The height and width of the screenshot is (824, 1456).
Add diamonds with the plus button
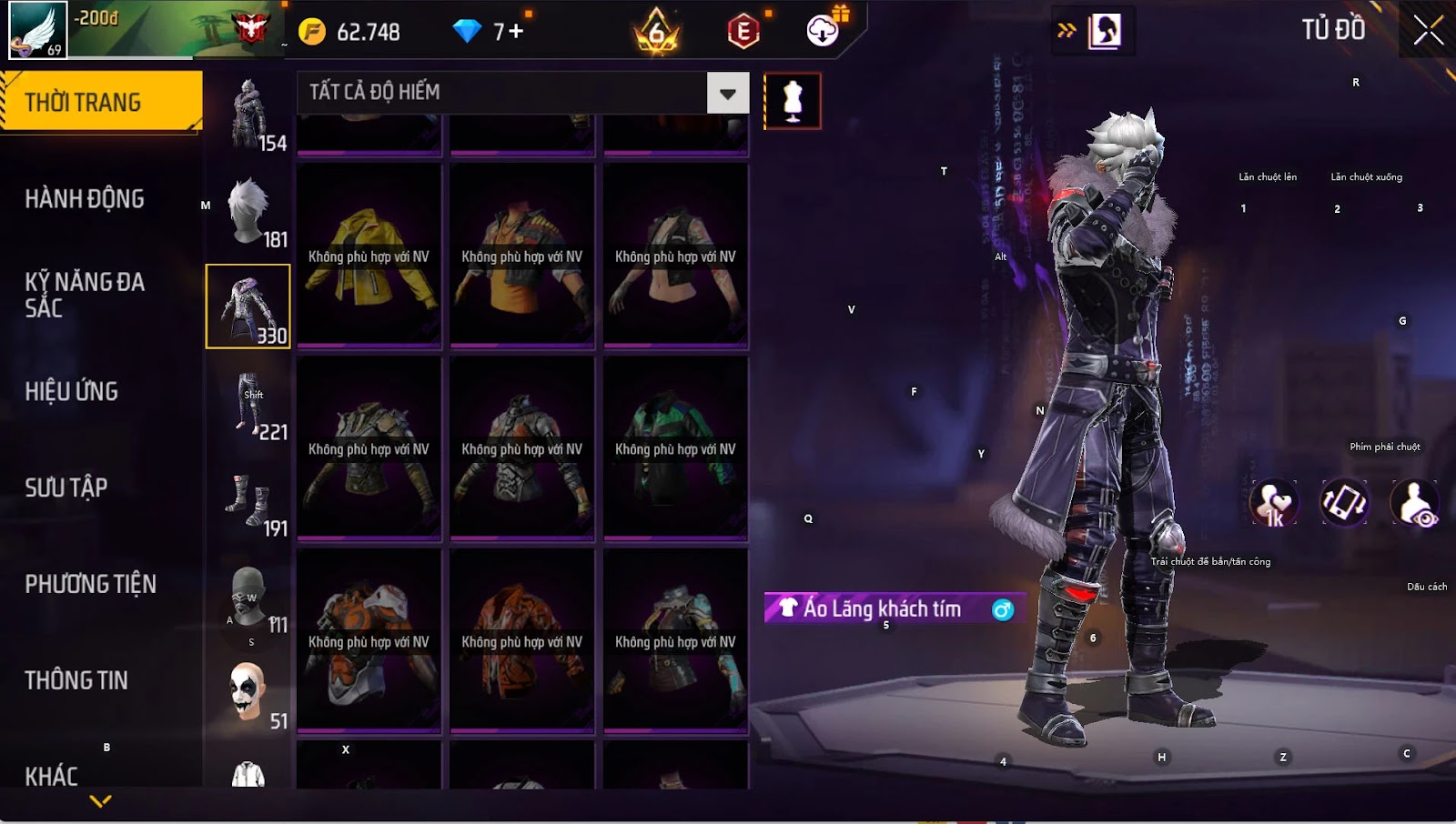pyautogui.click(x=515, y=32)
